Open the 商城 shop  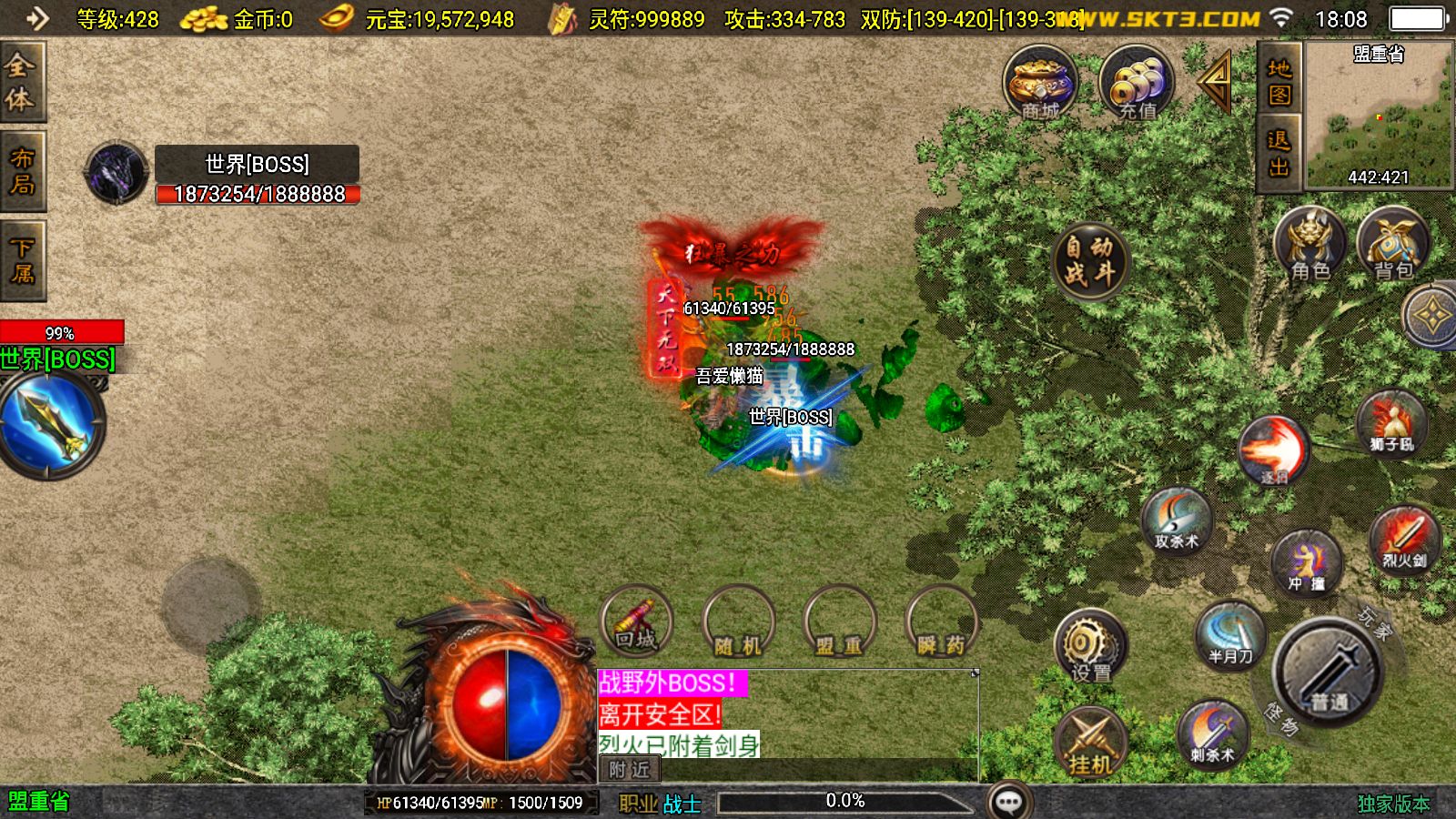(1040, 84)
